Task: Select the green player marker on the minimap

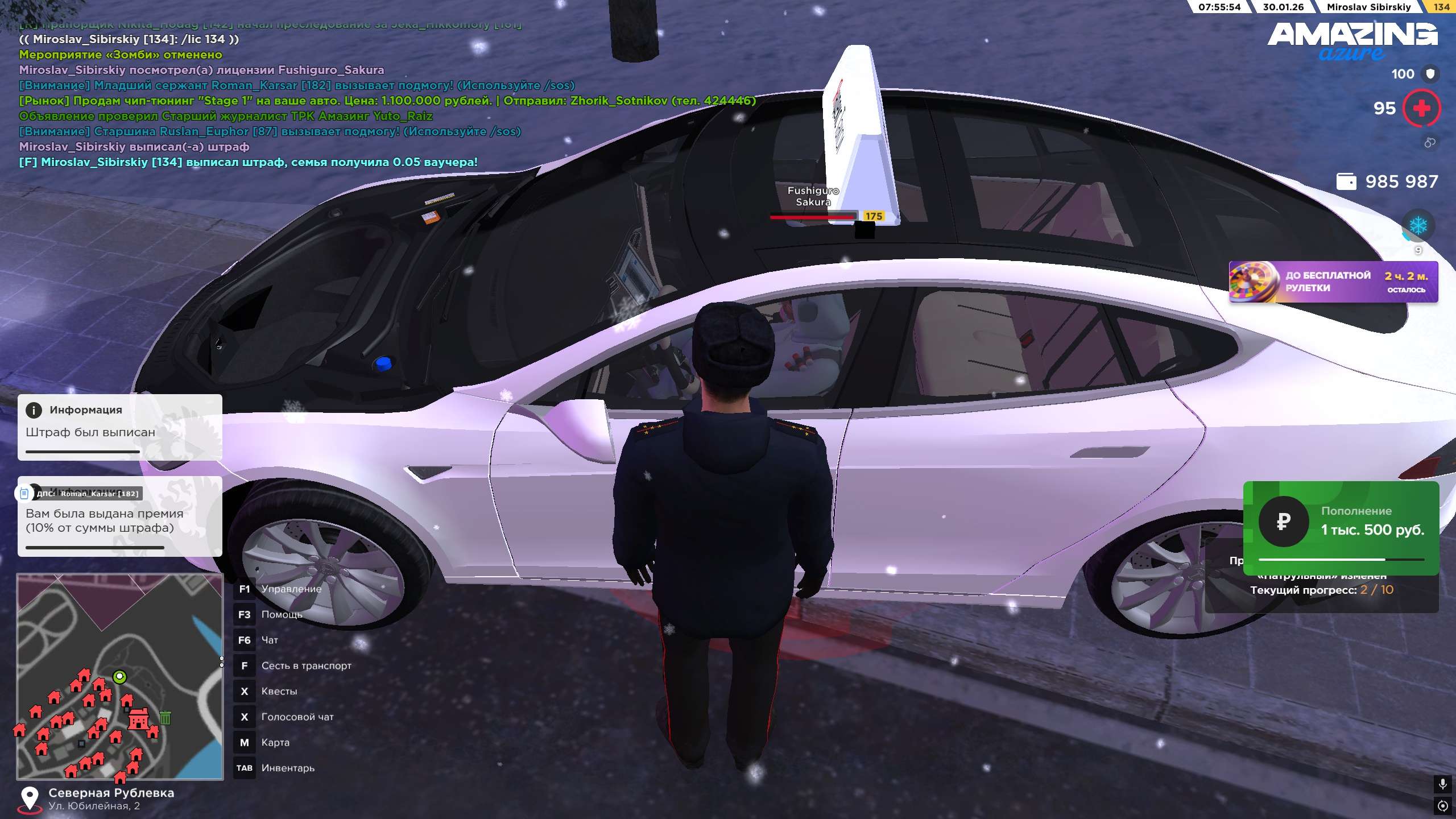Action: [x=119, y=677]
